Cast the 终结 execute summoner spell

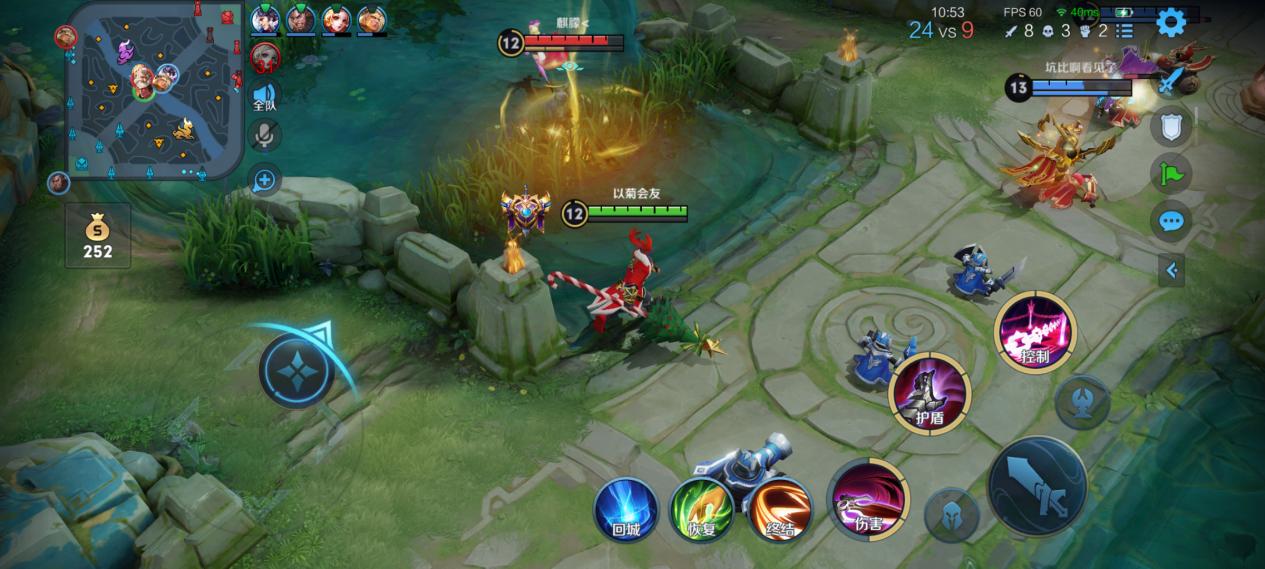pos(780,510)
